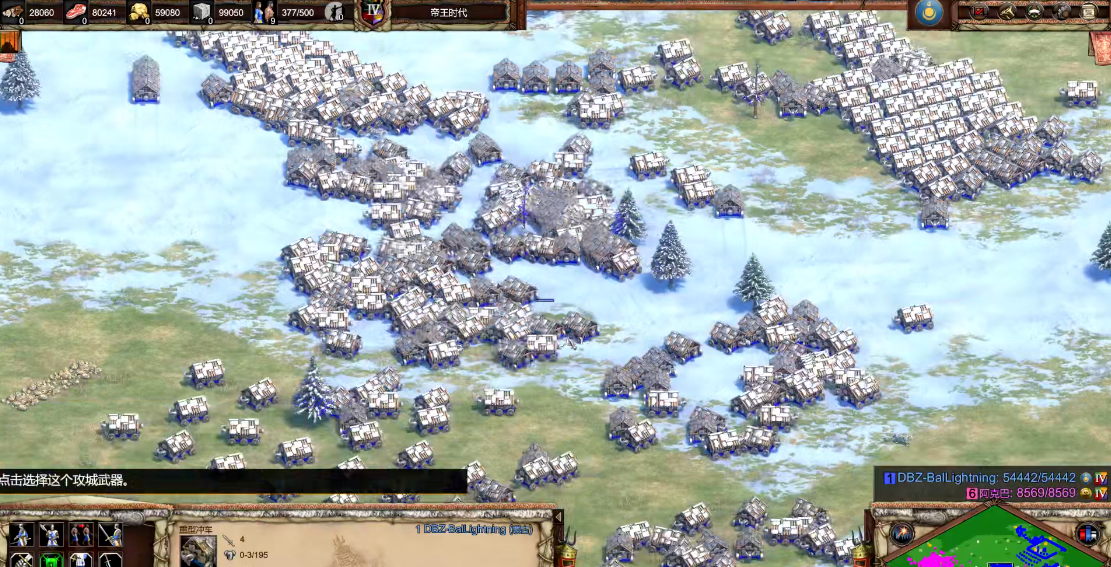The height and width of the screenshot is (567, 1111).
Task: Click the Age IV shield emblem
Action: click(x=373, y=12)
